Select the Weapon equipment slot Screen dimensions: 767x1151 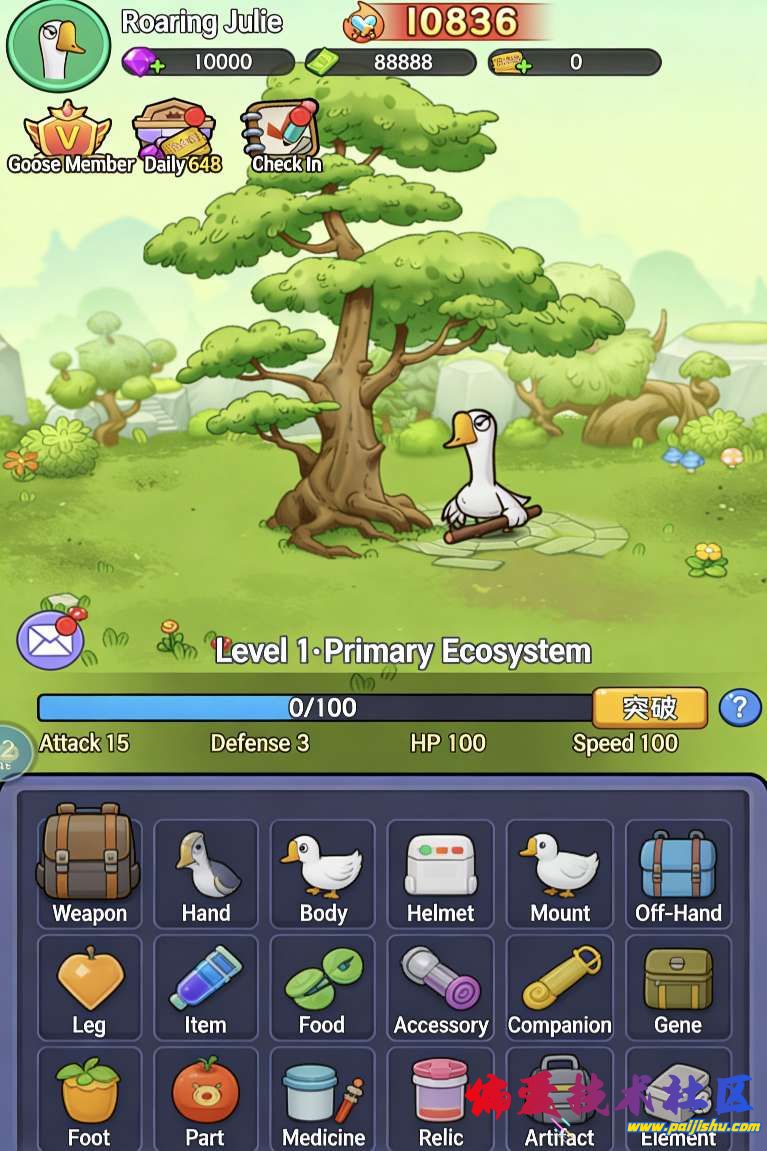[x=89, y=870]
